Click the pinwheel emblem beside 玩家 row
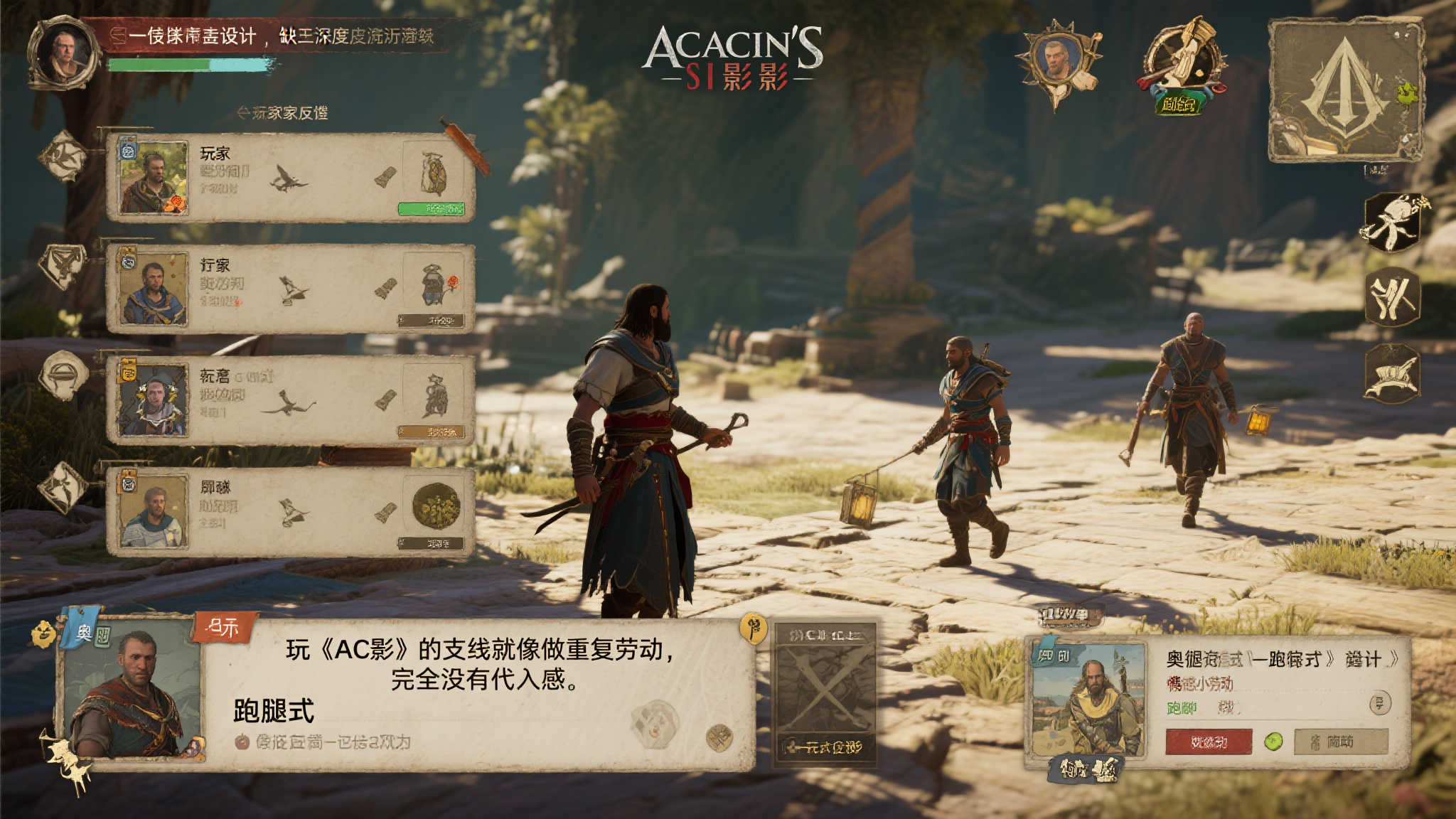 point(62,155)
